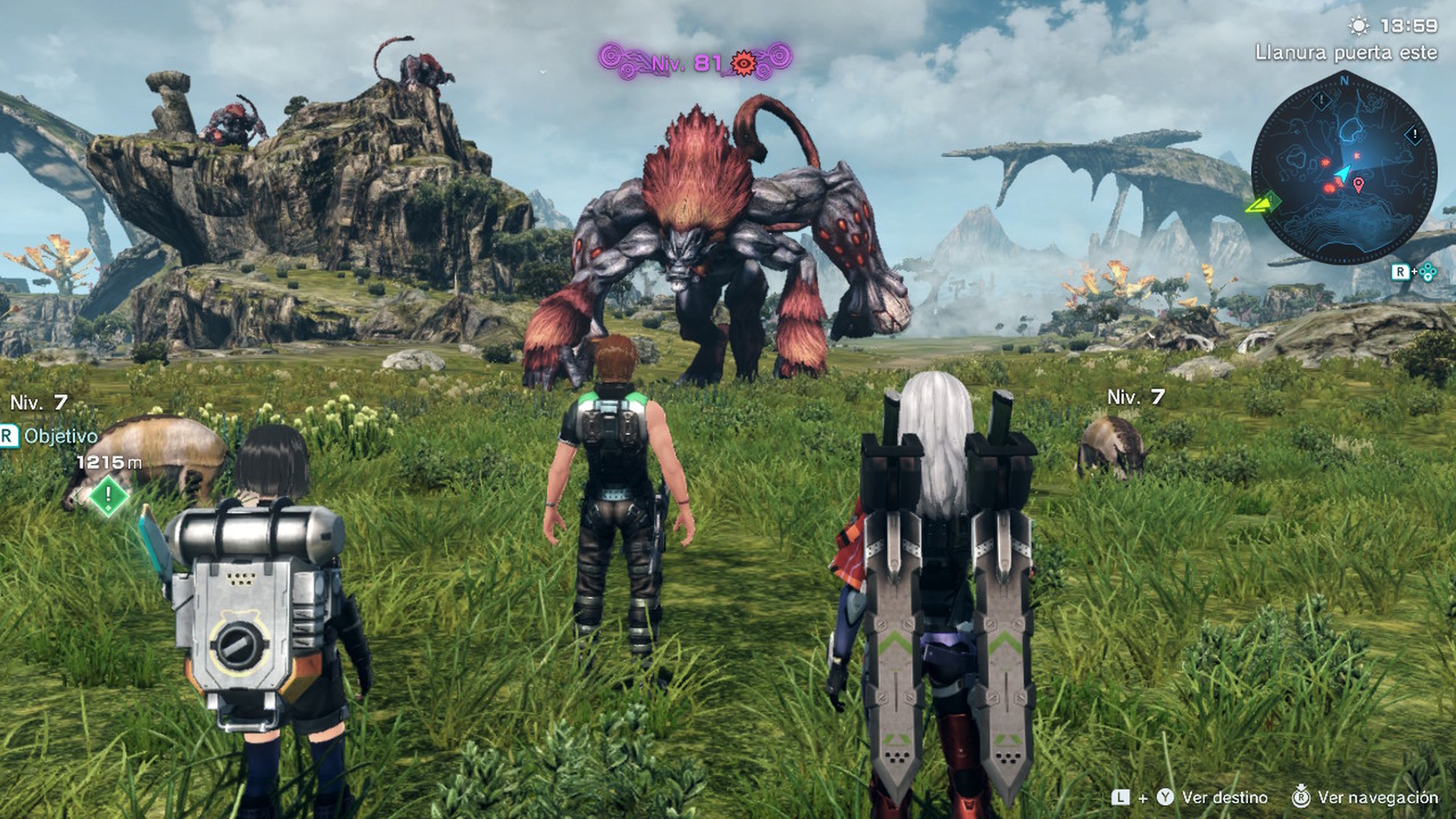Expand the minimap with the d-pad prompt

pos(1428,271)
